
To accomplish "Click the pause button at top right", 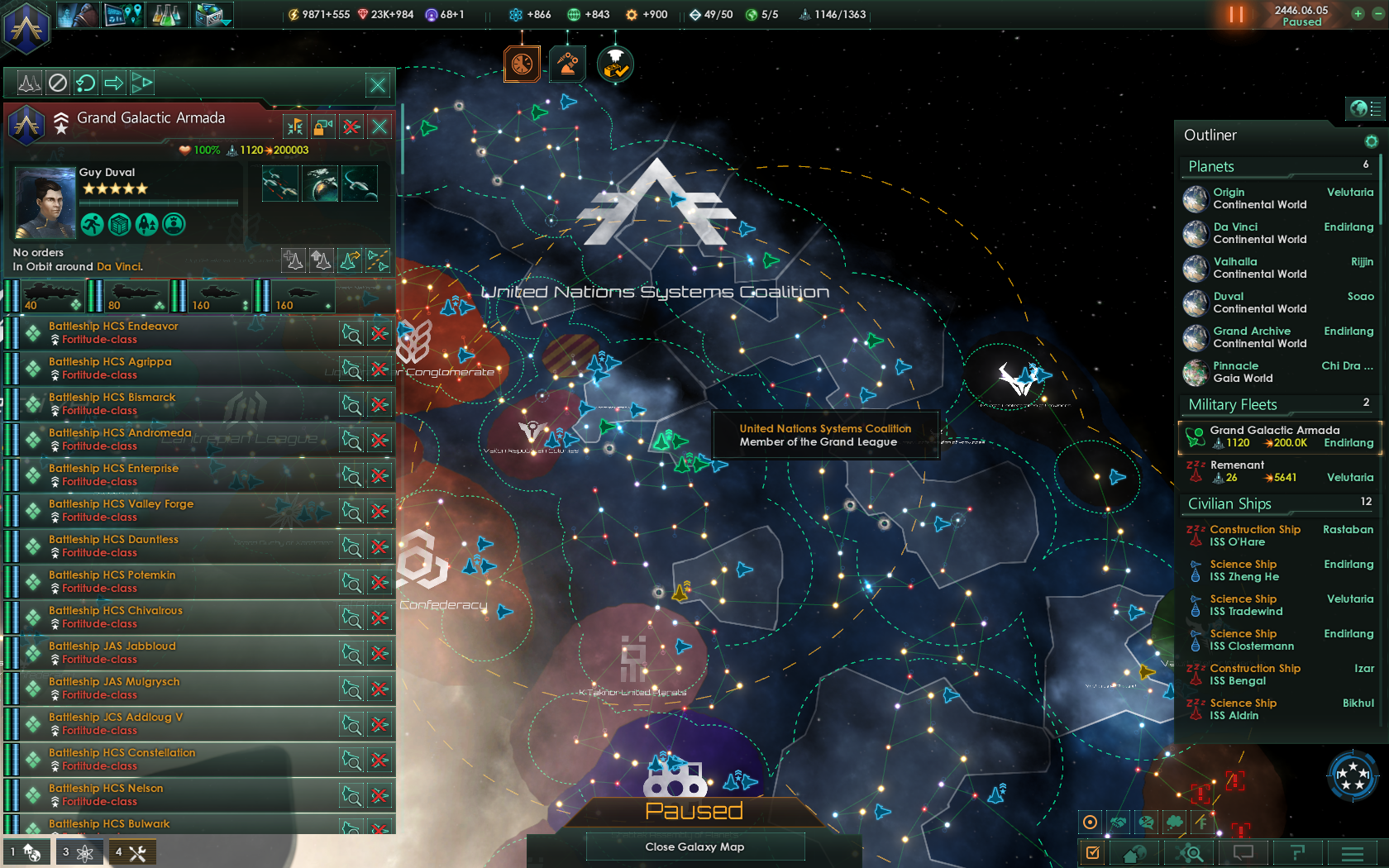I will tap(1234, 14).
